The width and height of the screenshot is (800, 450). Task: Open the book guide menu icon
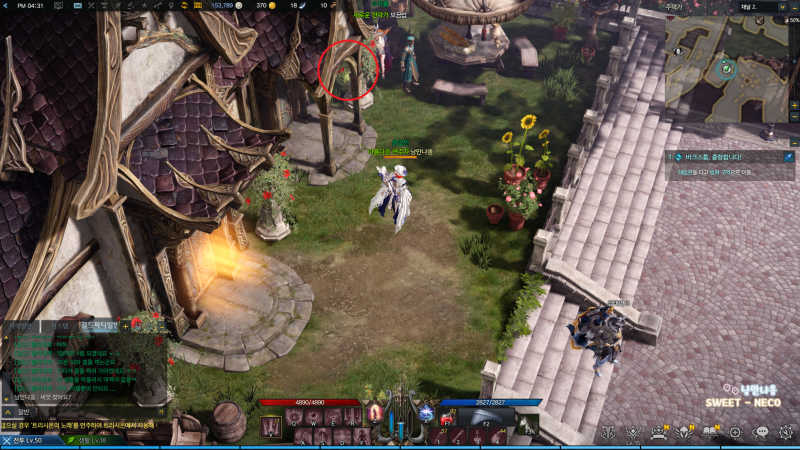click(711, 432)
